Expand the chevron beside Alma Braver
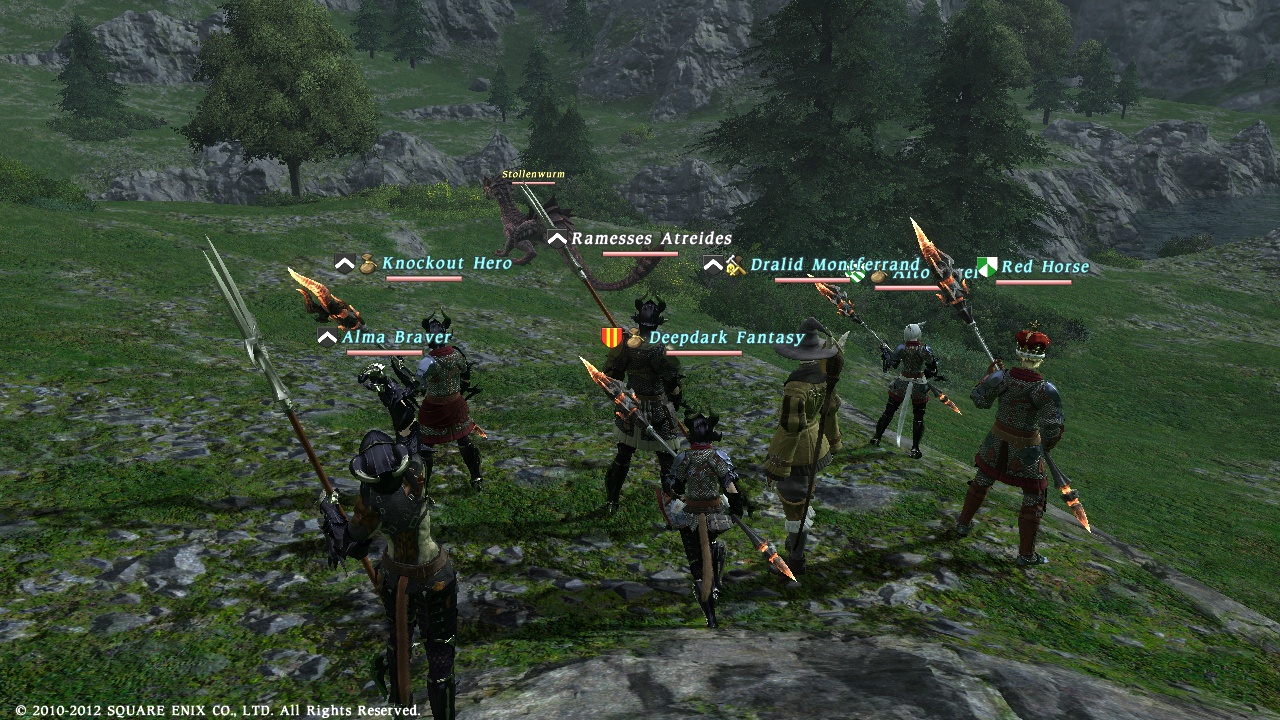Viewport: 1280px width, 720px height. (326, 336)
